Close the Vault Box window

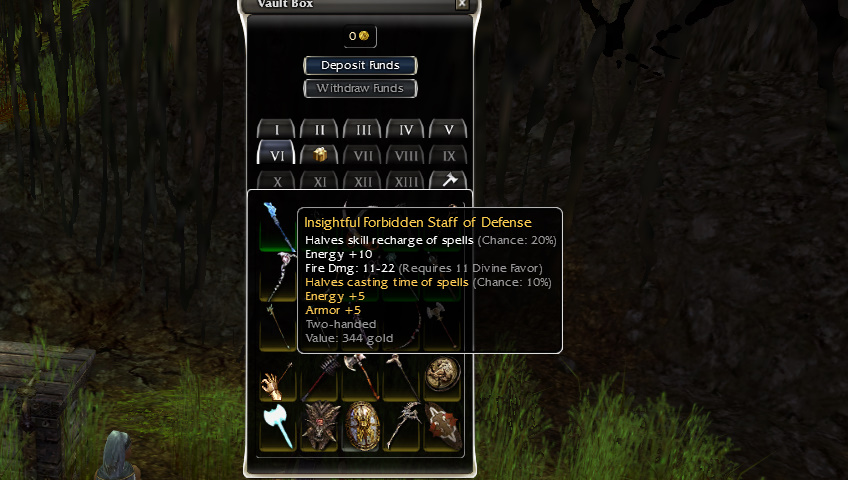(x=461, y=4)
